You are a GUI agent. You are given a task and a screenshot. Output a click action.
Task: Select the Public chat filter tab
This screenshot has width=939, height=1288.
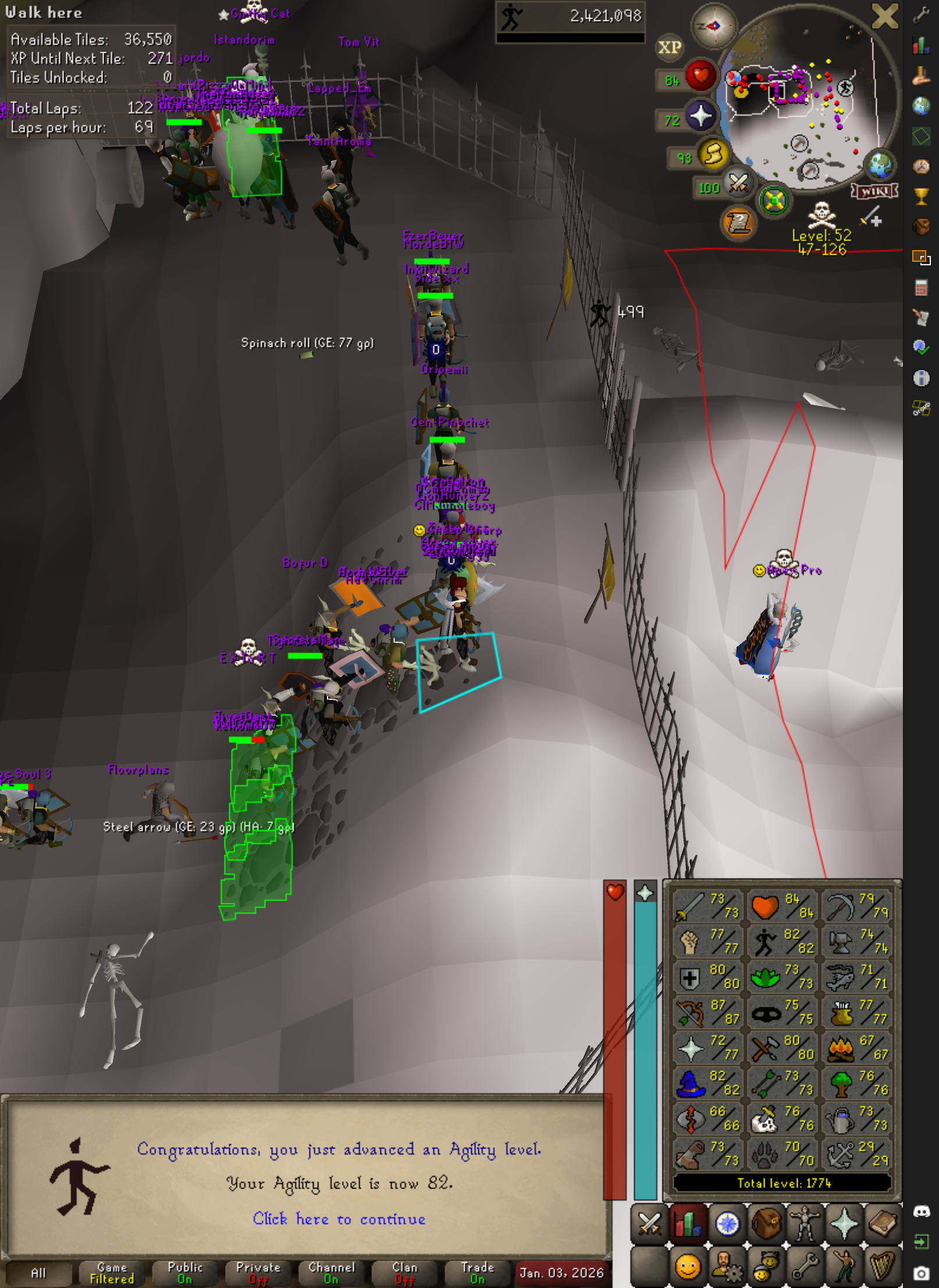click(185, 1273)
